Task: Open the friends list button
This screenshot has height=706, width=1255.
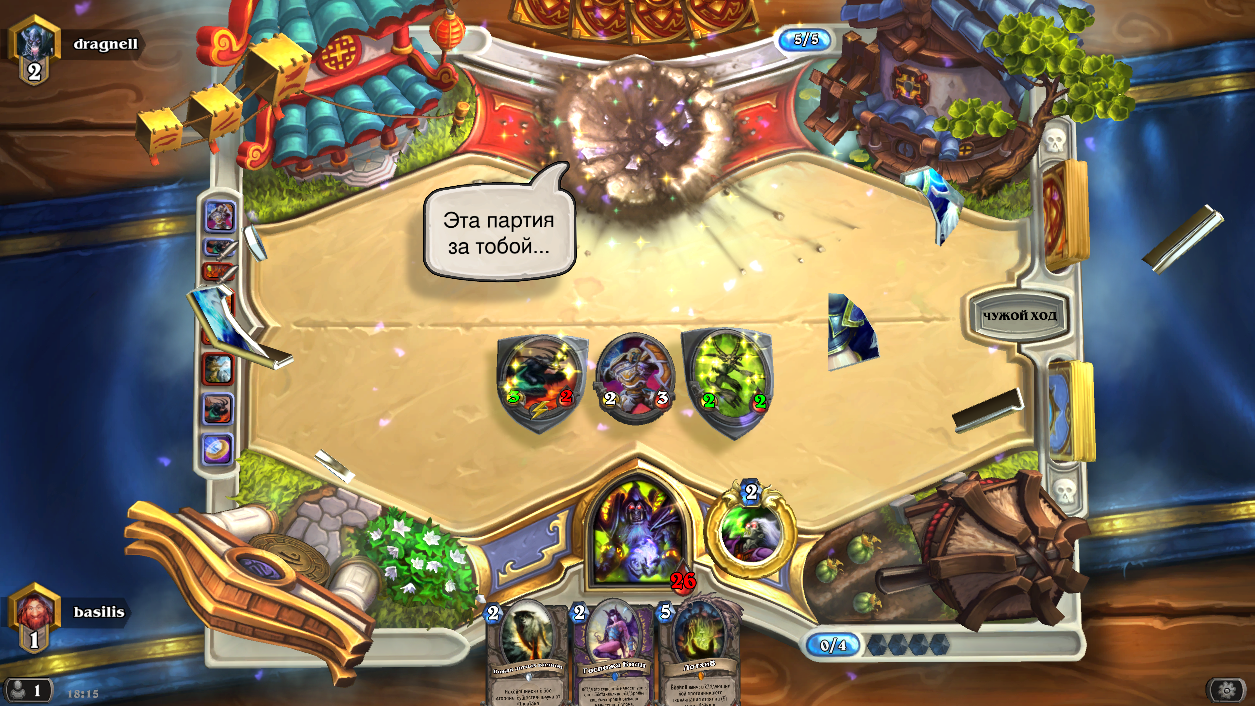Action: pos(28,690)
